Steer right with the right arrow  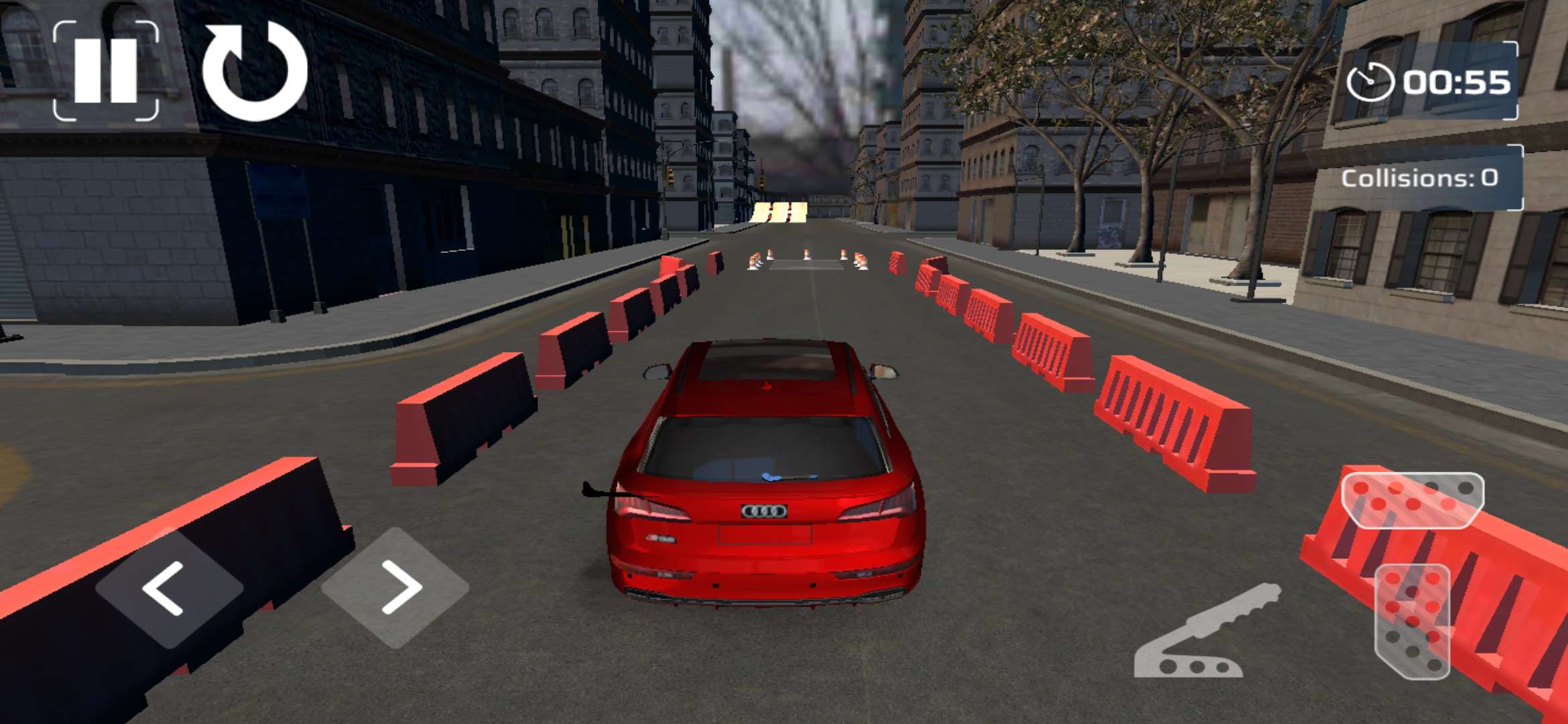coord(396,588)
